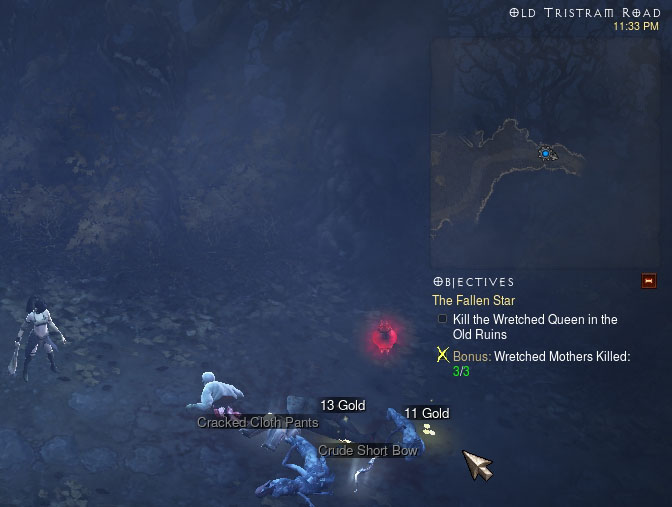Click the minimap of Old Tristram Road
This screenshot has width=672, height=507.
point(545,153)
